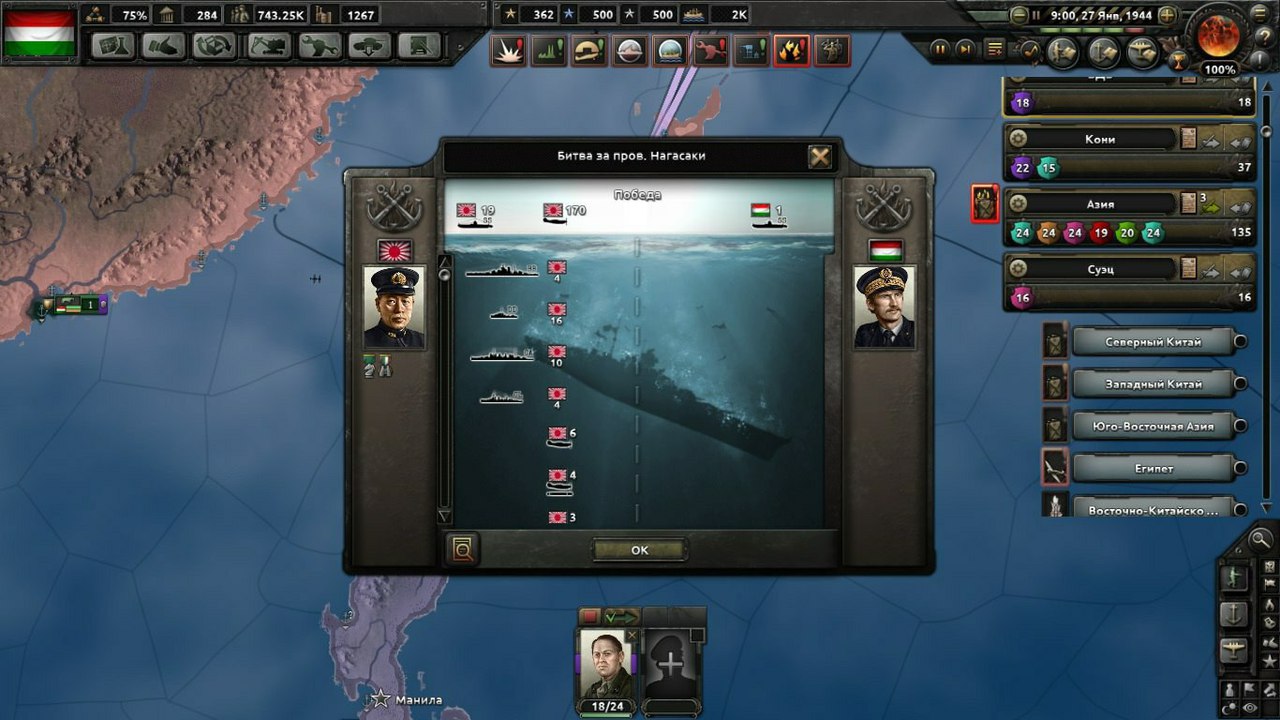Open the production wrench menu
This screenshot has width=1280, height=720.
(x=319, y=47)
